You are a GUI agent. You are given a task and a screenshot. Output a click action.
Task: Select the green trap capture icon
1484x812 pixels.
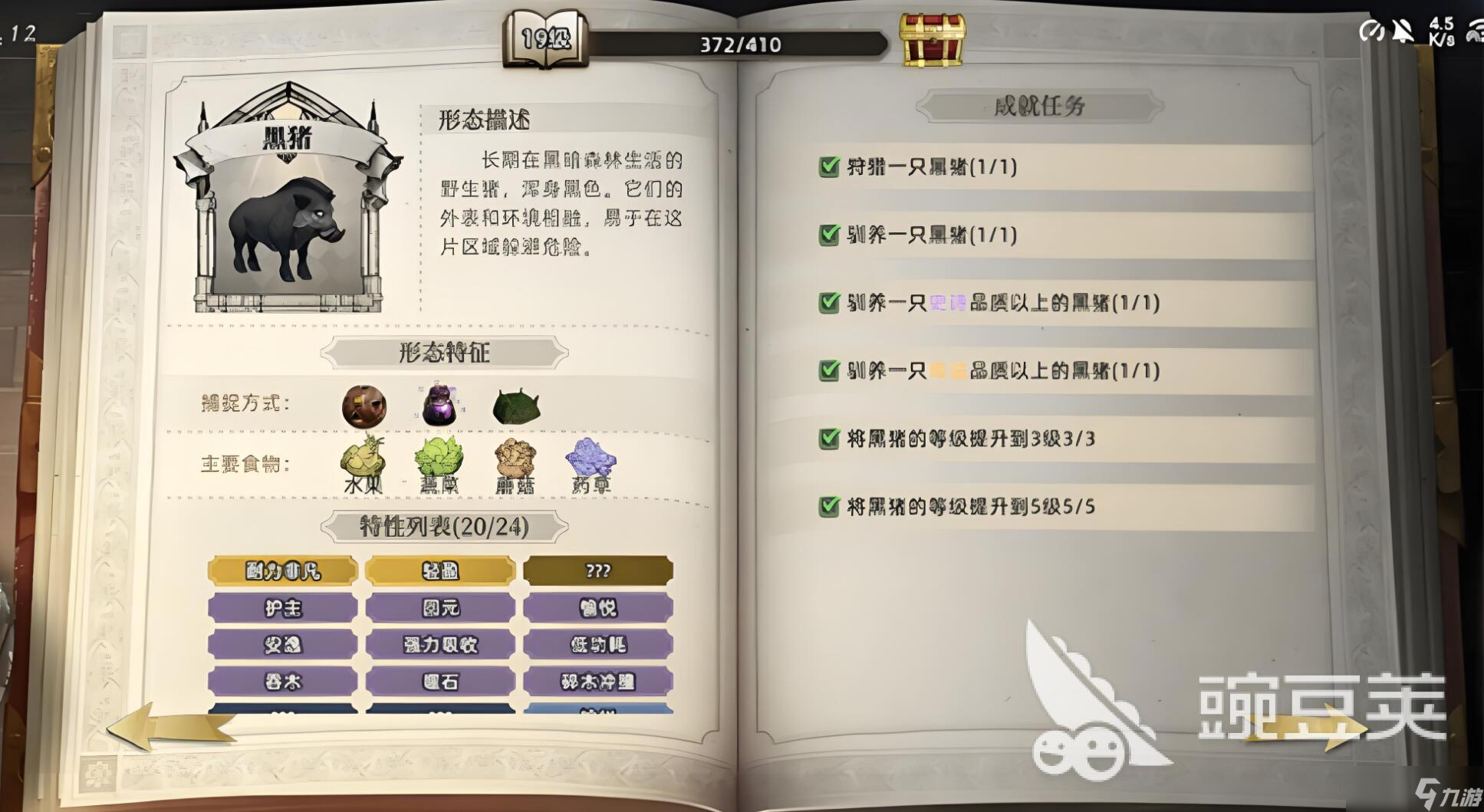tap(516, 405)
